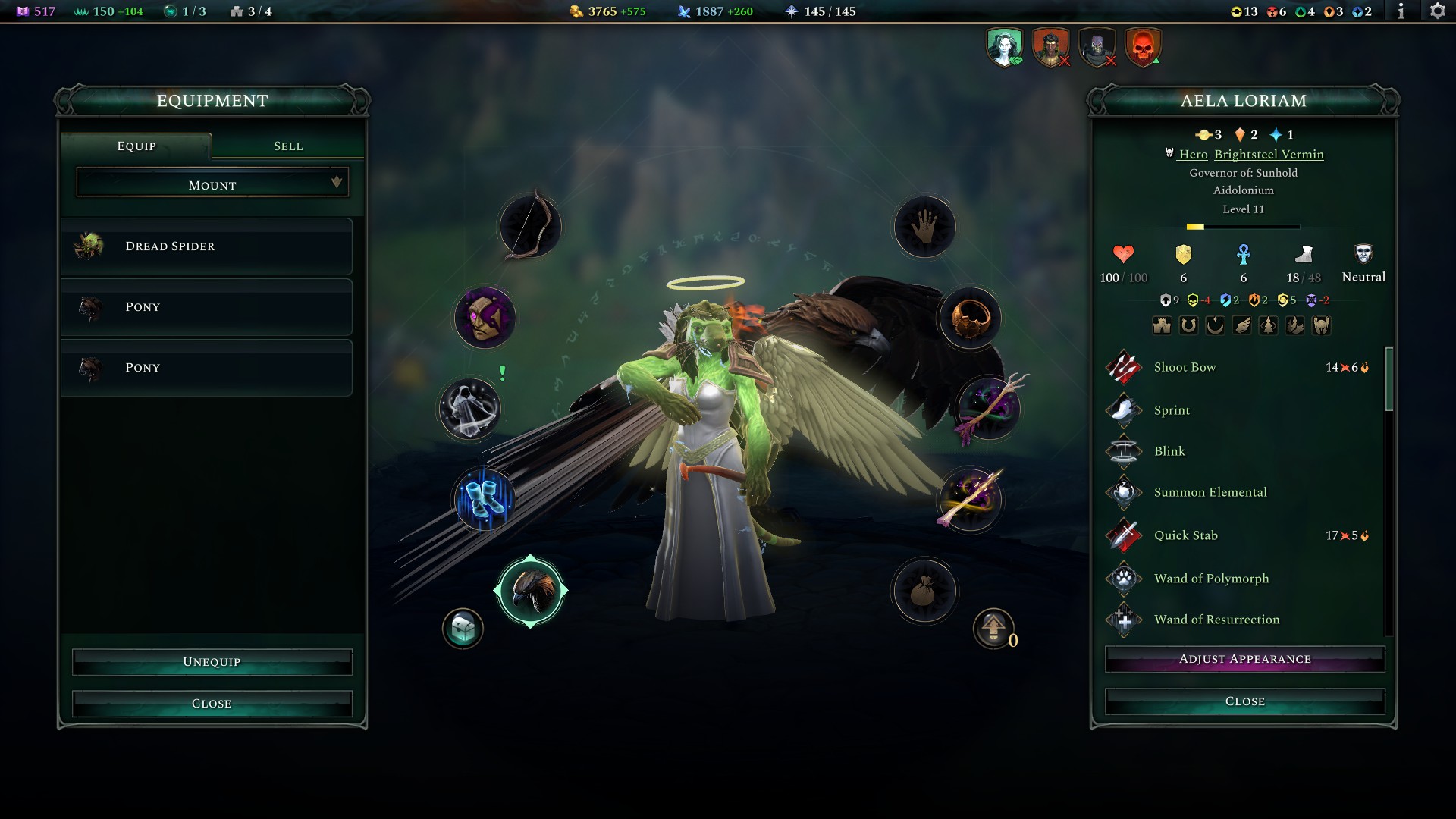Select the pouch equipment slot

click(x=924, y=592)
